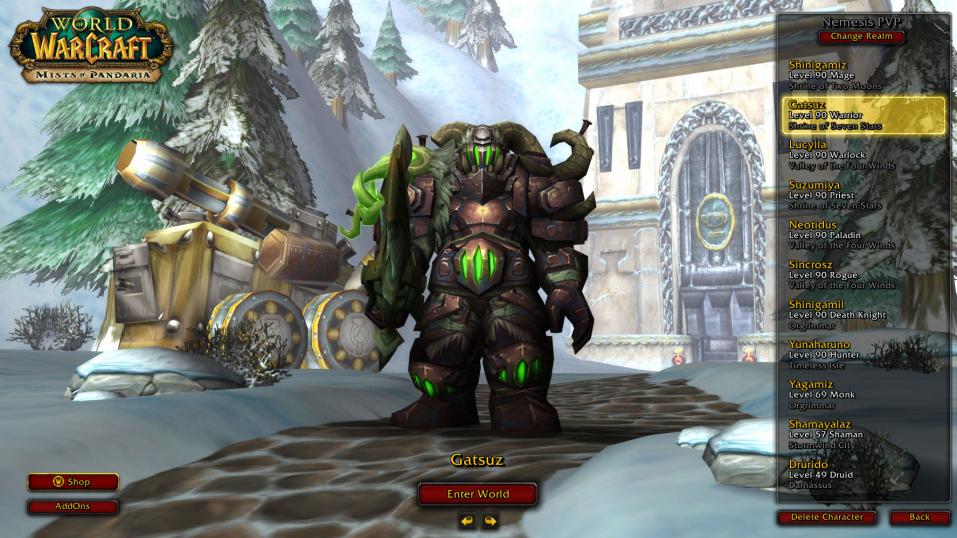
Task: Pick Suzumiya the level 90 Priest
Action: click(862, 195)
